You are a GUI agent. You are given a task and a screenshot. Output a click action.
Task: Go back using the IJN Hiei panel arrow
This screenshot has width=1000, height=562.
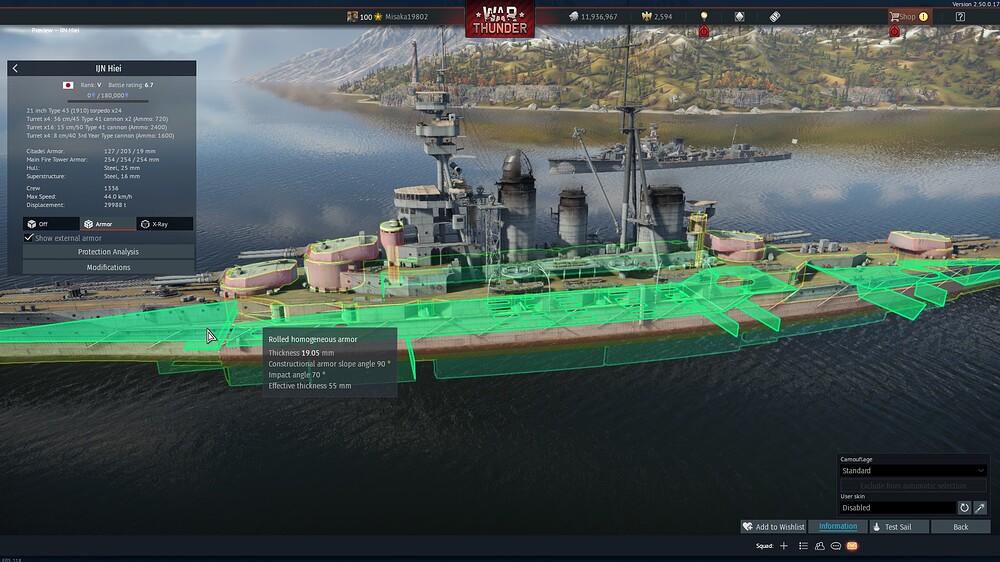coord(15,68)
